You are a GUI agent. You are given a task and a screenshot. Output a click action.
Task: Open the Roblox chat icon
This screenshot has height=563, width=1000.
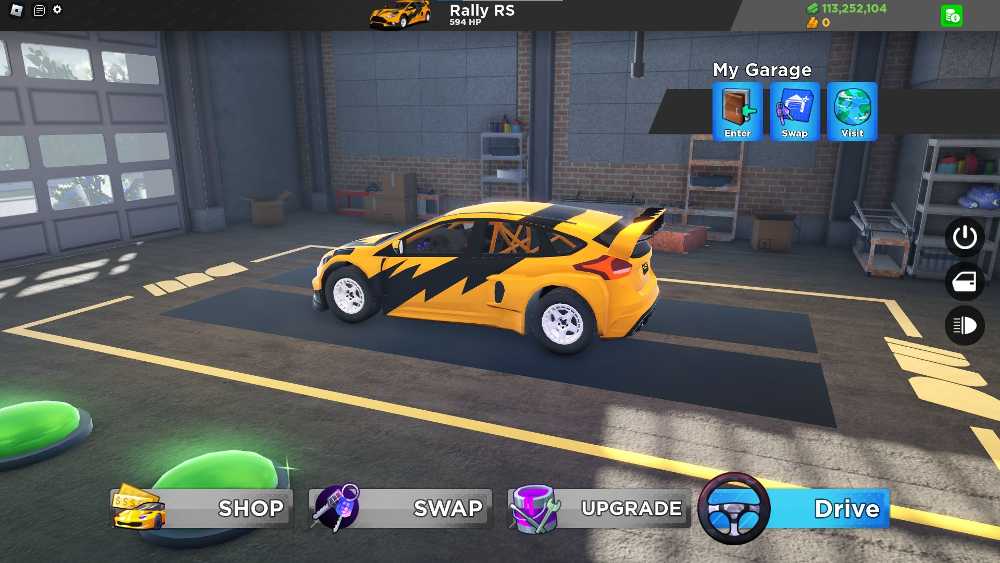click(x=38, y=10)
